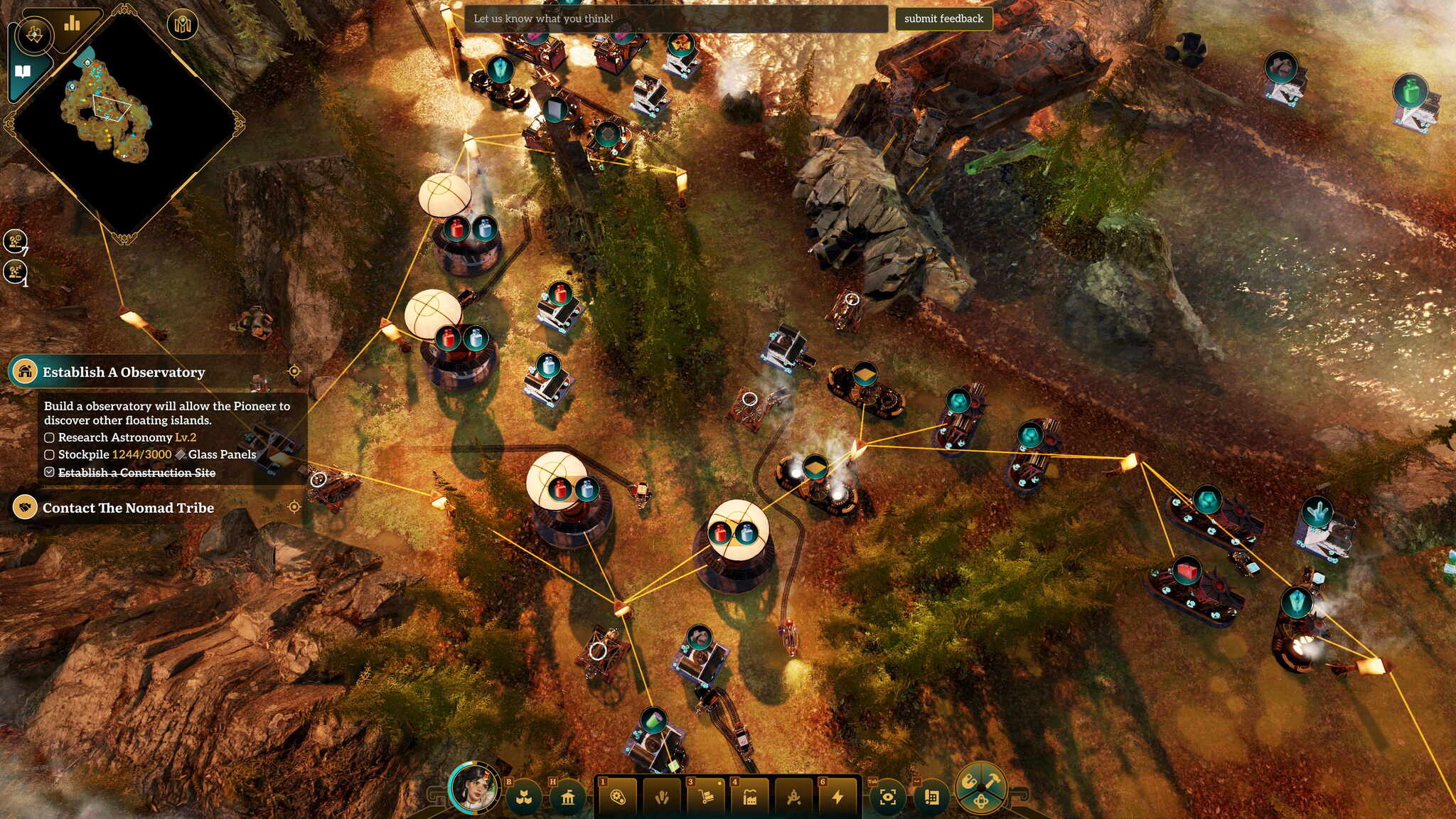Select the factory production category
This screenshot has width=1456, height=819.
[750, 798]
